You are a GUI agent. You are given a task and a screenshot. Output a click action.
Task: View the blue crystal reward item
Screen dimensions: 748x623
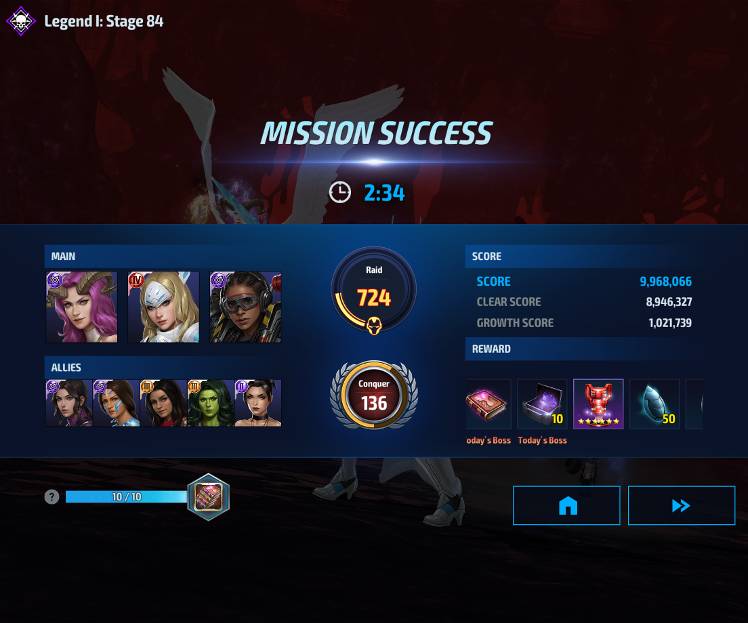654,404
